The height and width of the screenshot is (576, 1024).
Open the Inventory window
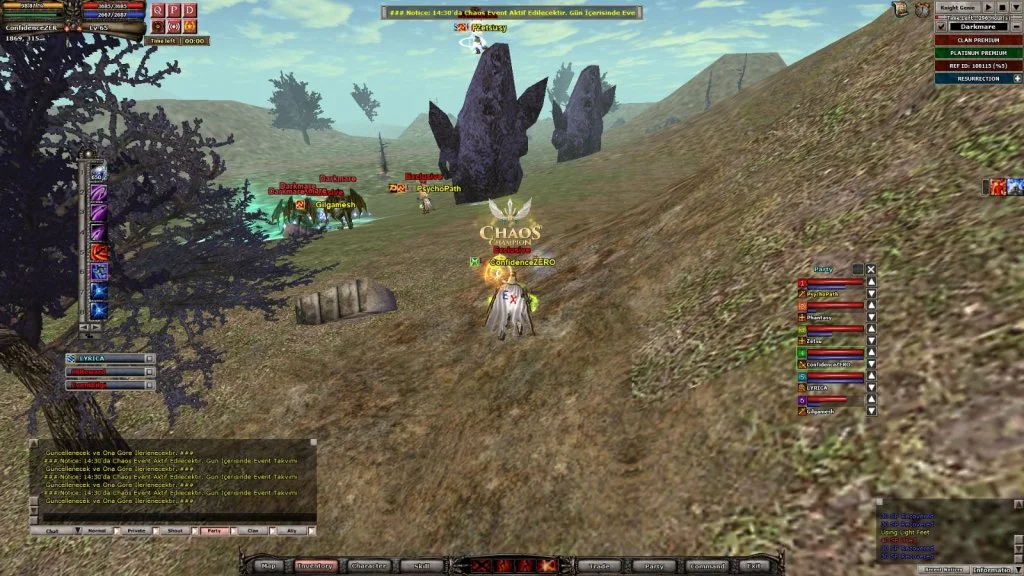316,566
